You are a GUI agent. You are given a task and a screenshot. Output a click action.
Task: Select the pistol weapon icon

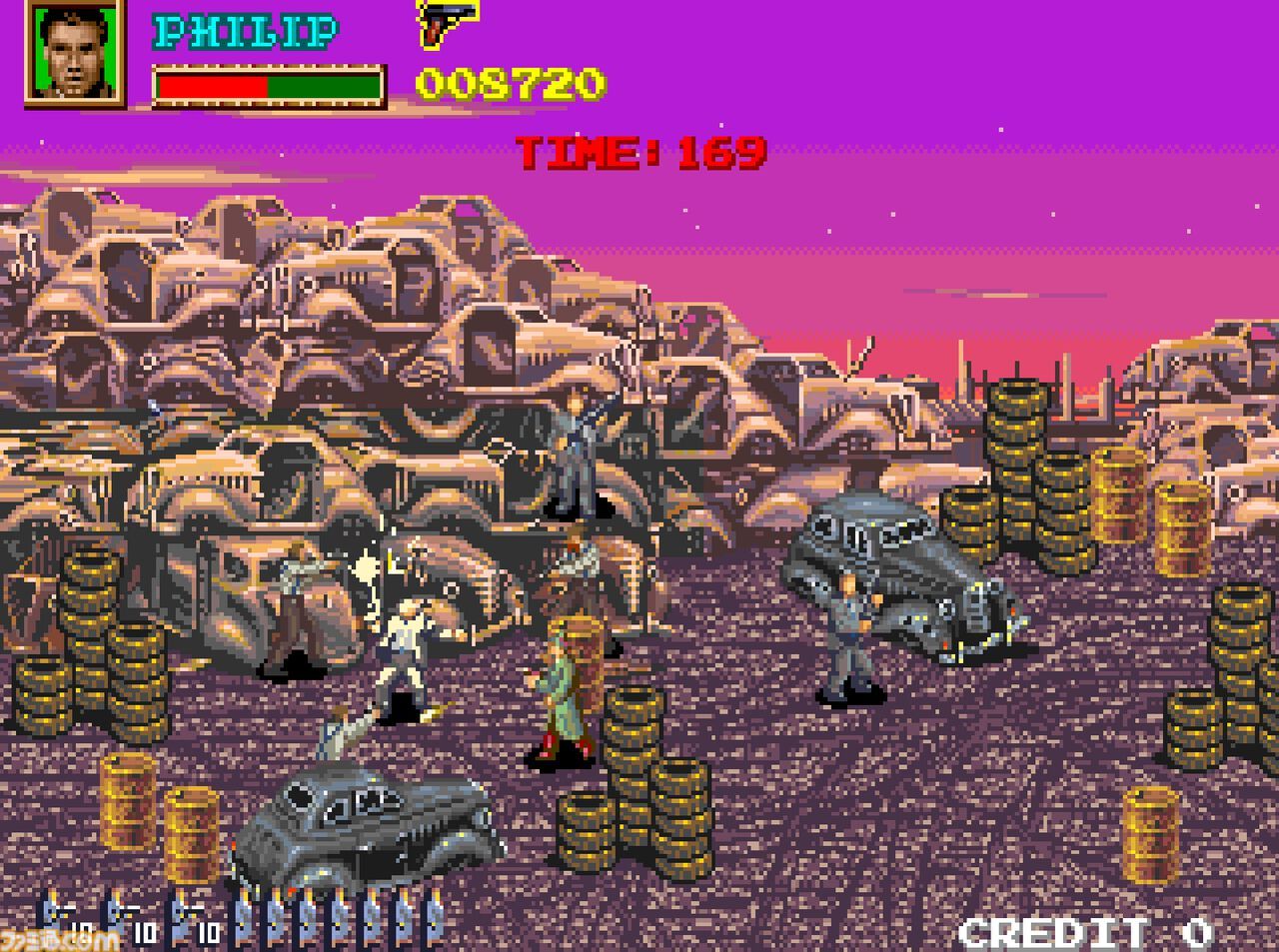446,22
